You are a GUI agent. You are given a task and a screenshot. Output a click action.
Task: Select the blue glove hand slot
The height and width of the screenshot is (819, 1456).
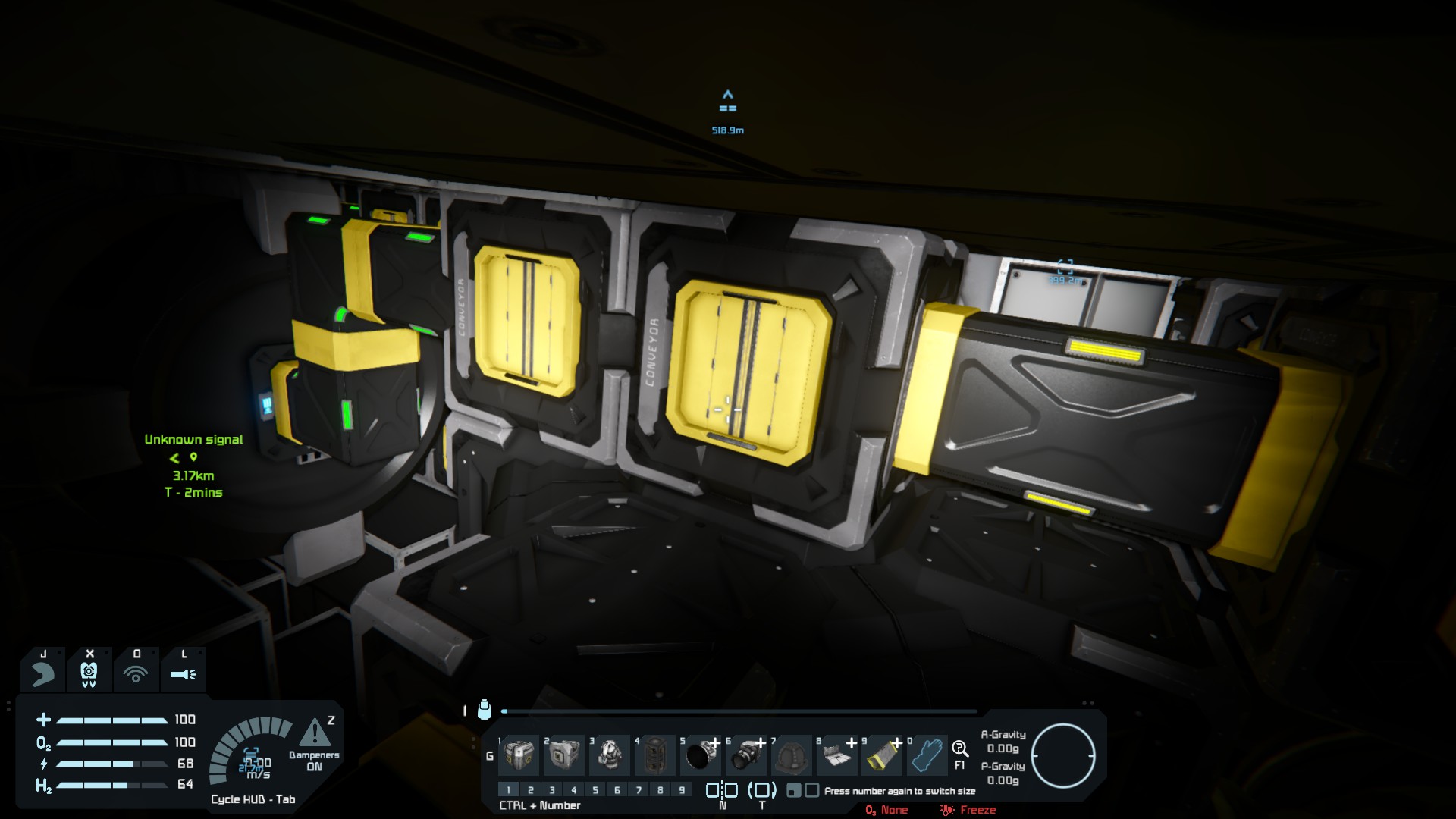coord(927,755)
